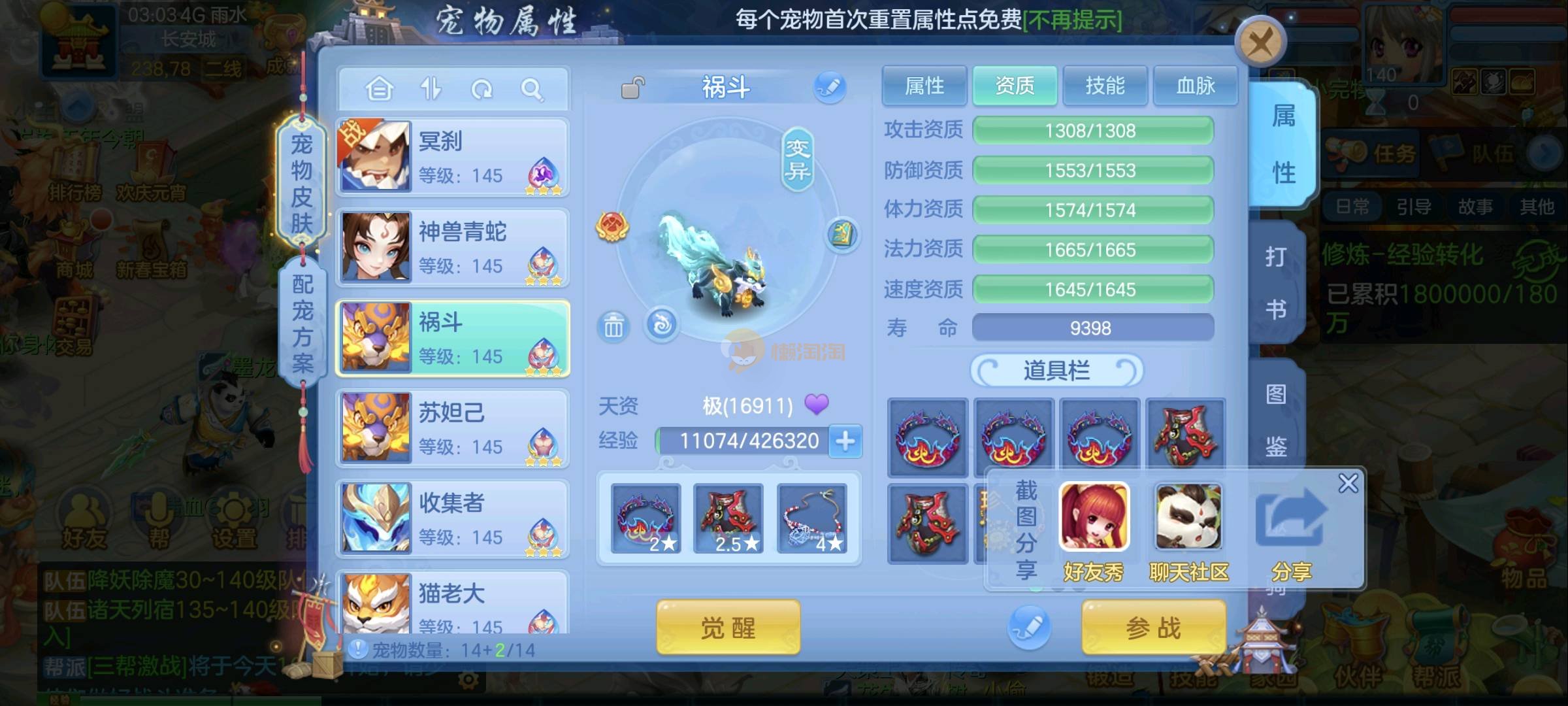Image resolution: width=1568 pixels, height=706 pixels.
Task: Click the trash can release icon
Action: [613, 326]
